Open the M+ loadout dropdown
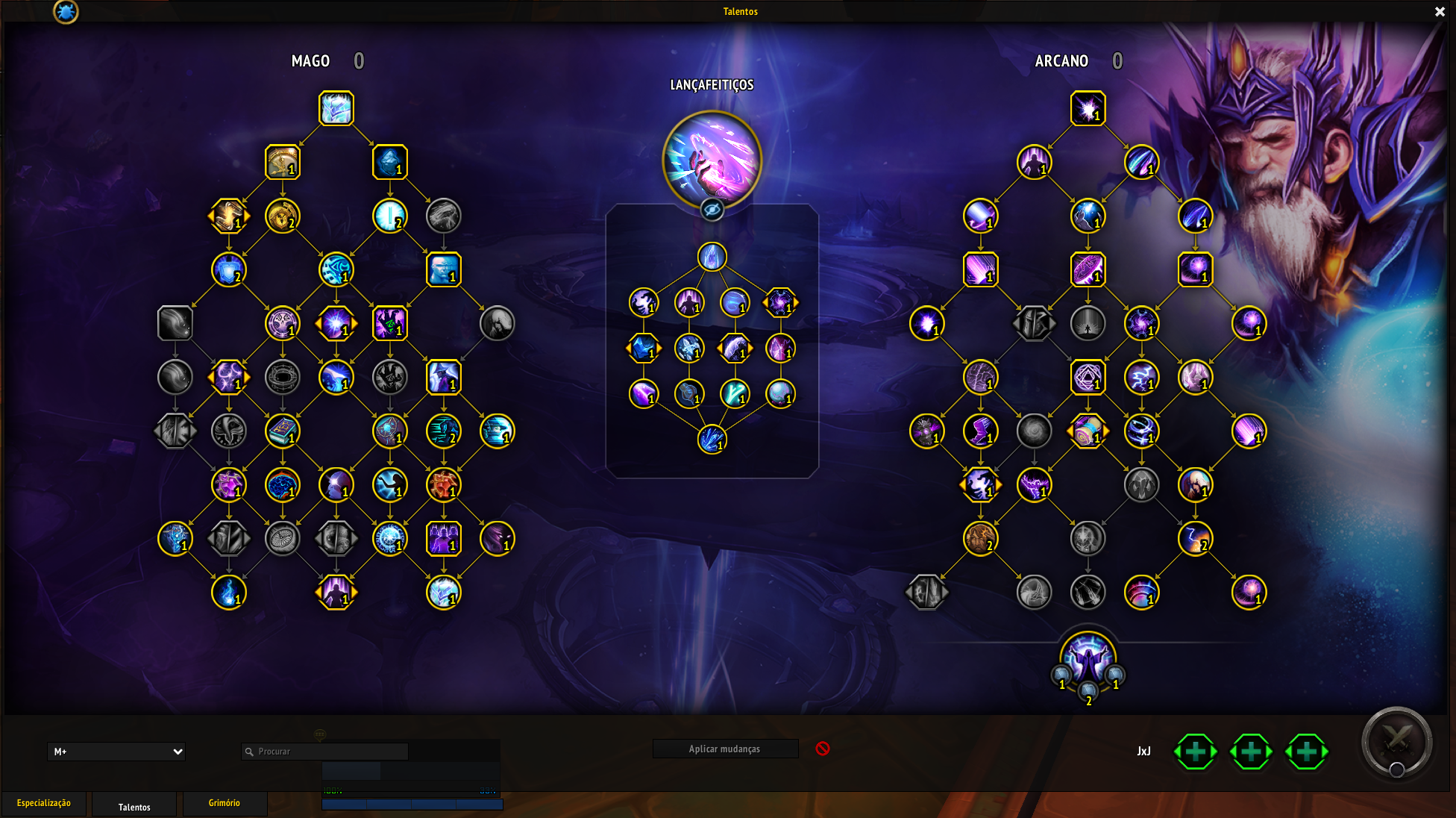The width and height of the screenshot is (1456, 818). [x=116, y=752]
